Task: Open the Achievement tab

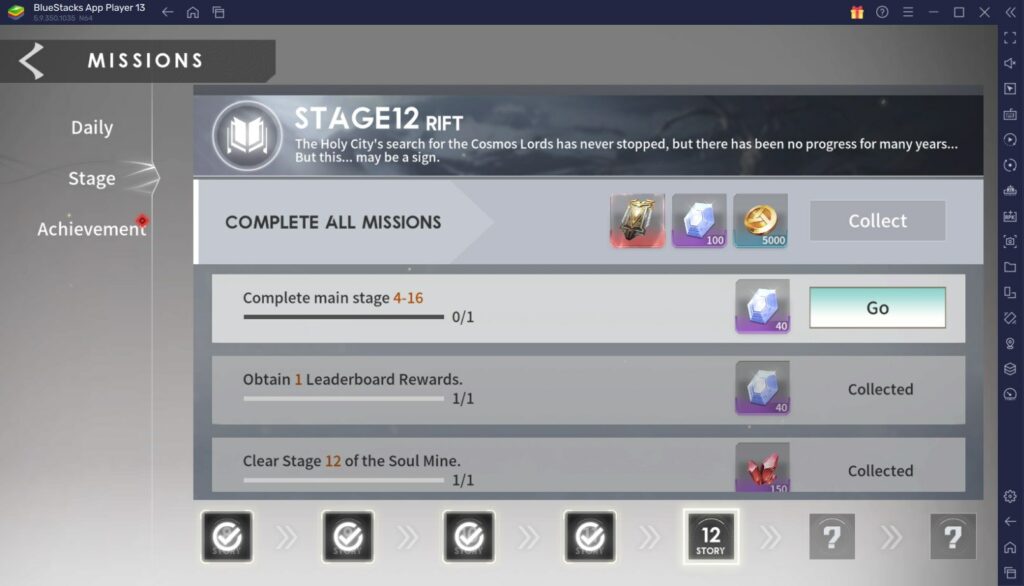Action: pyautogui.click(x=91, y=229)
